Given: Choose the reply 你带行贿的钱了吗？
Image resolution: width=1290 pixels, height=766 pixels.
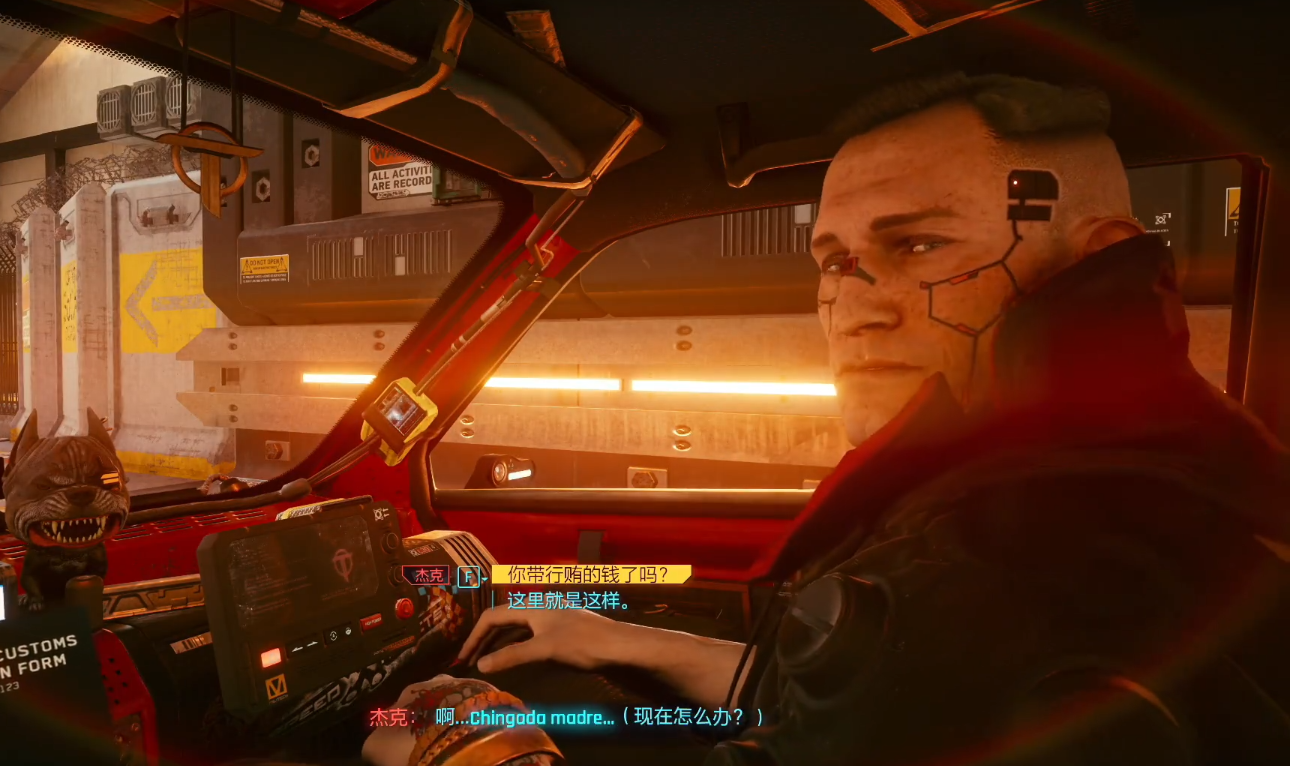Looking at the screenshot, I should 590,575.
